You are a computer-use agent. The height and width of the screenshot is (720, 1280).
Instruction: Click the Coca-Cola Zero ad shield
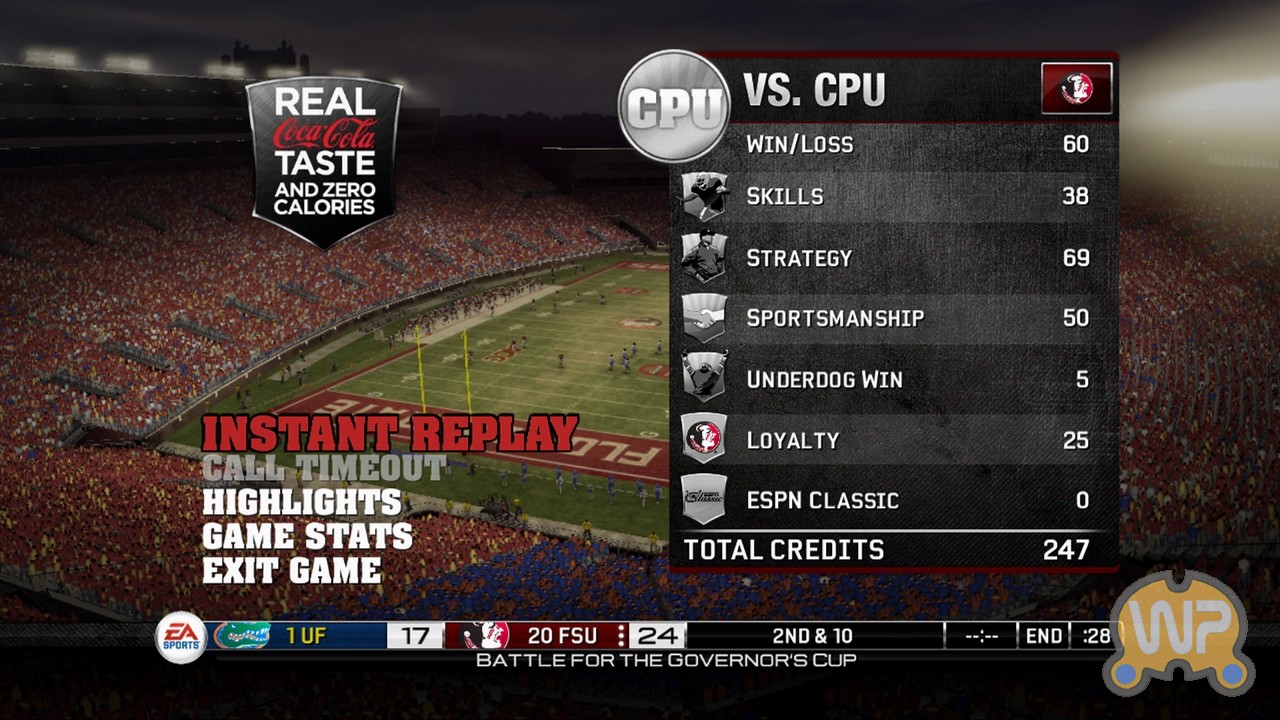pyautogui.click(x=324, y=160)
